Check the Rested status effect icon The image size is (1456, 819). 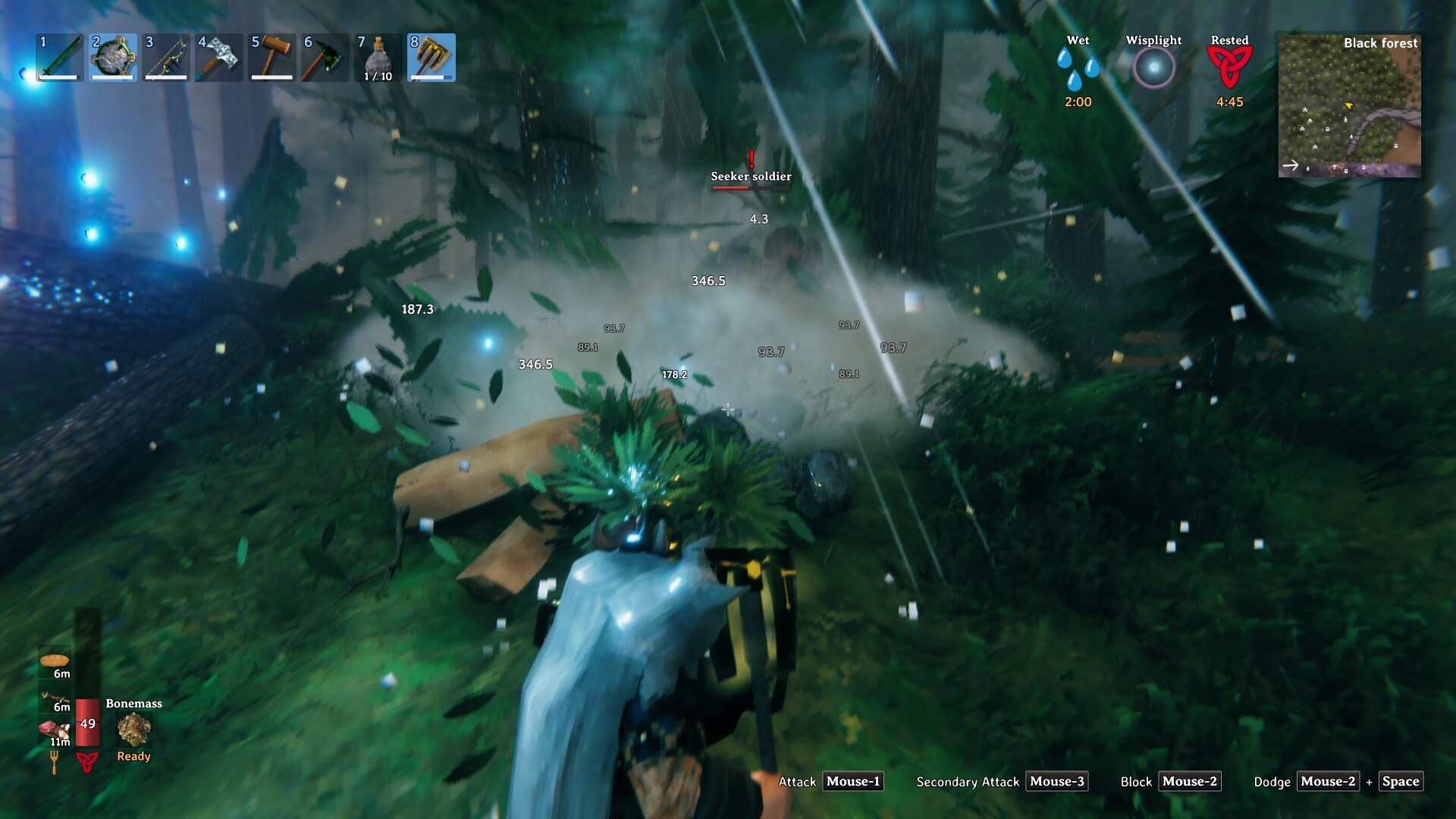point(1229,67)
